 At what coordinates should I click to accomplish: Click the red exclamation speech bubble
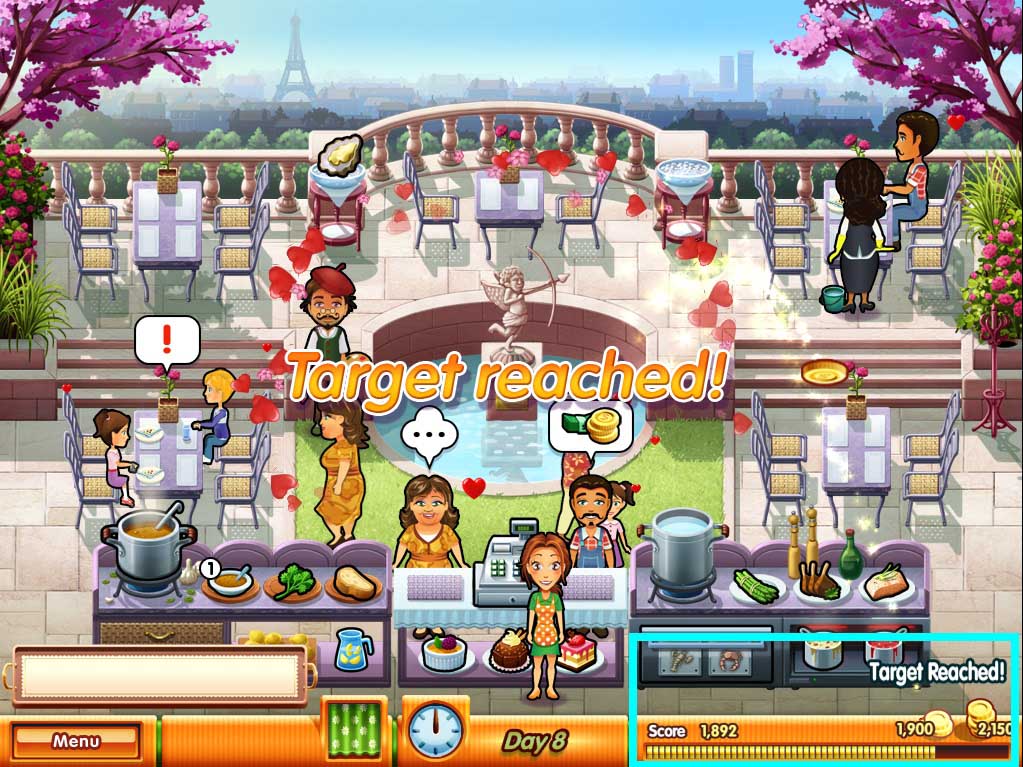click(167, 342)
